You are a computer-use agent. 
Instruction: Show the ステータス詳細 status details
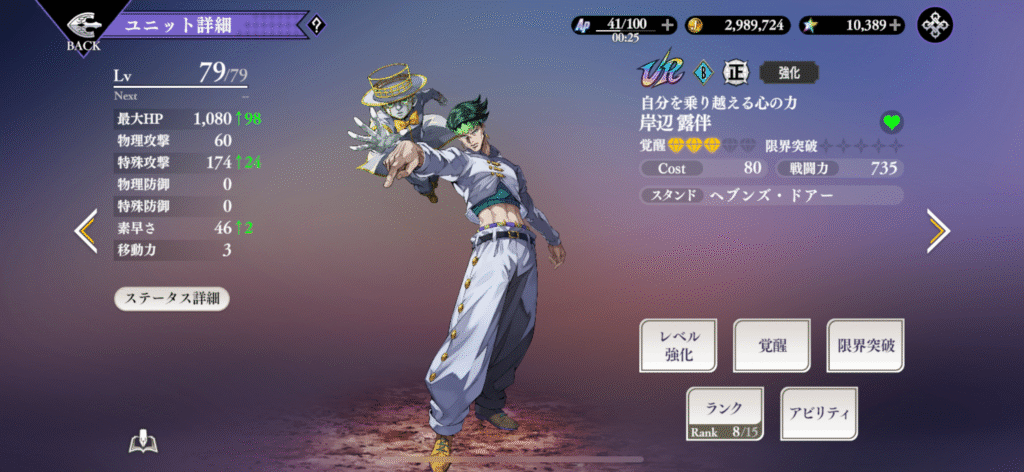pos(172,298)
